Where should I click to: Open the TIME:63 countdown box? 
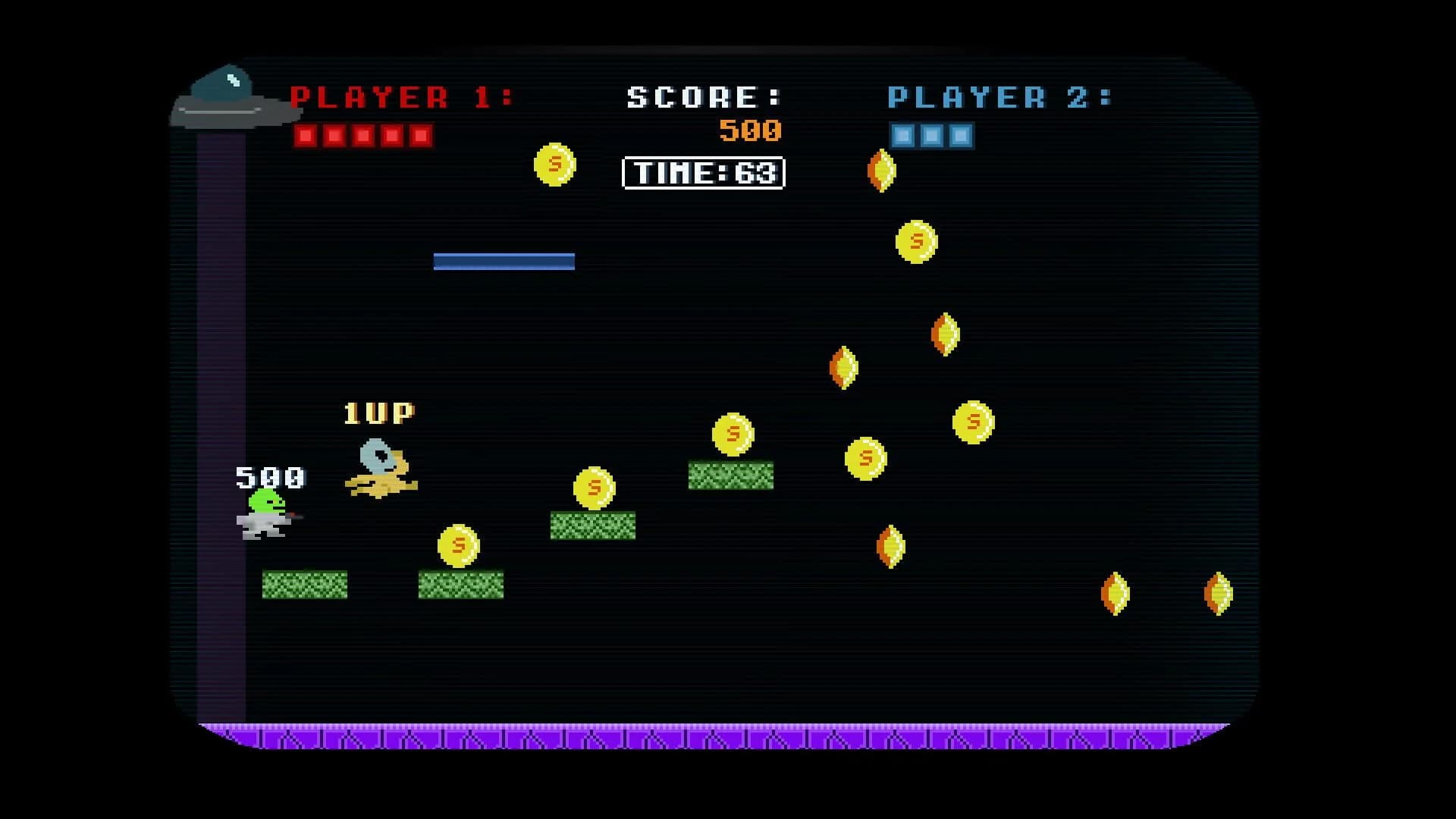pyautogui.click(x=702, y=174)
